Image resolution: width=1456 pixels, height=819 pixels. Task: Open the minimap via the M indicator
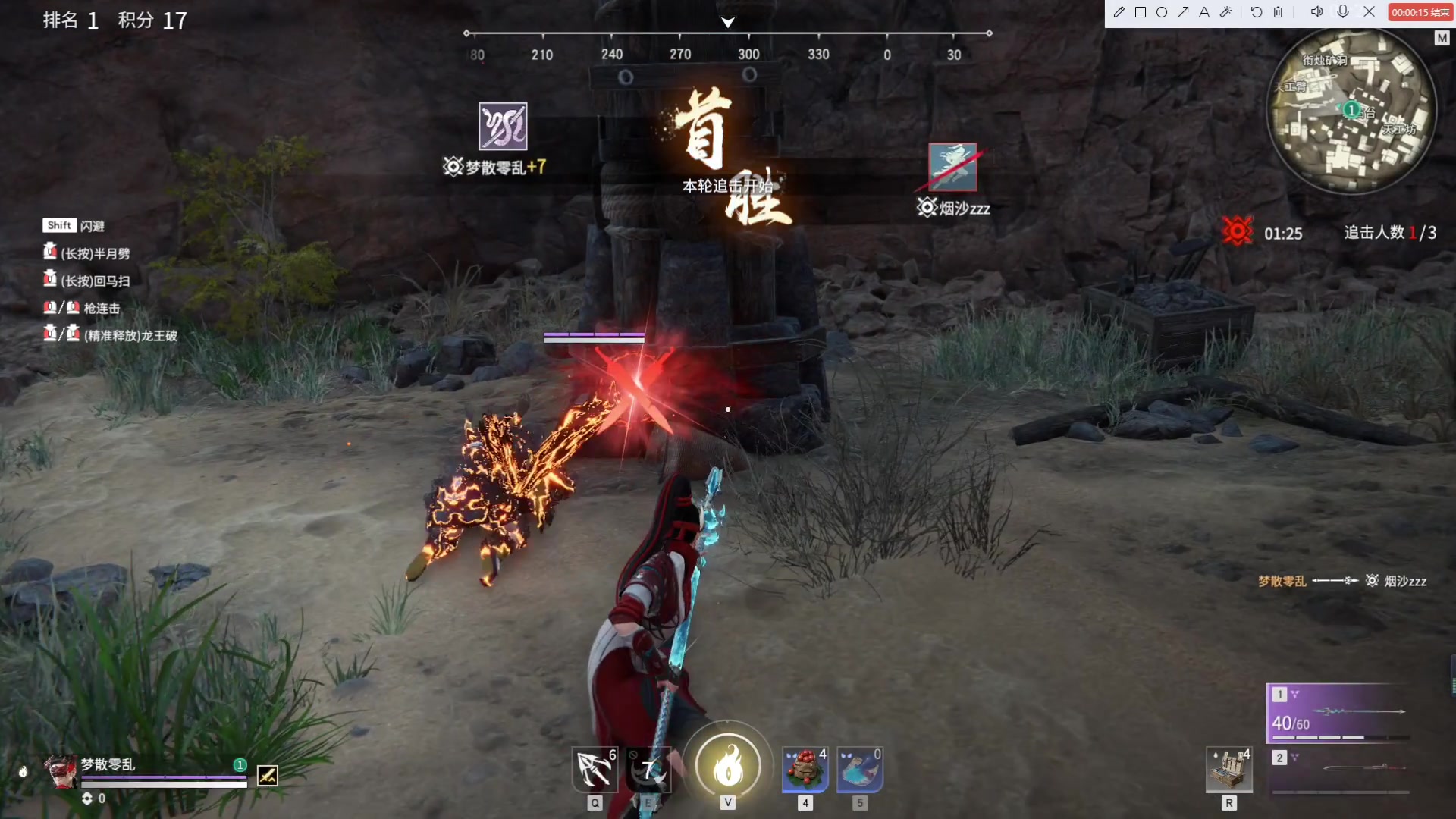coord(1442,38)
